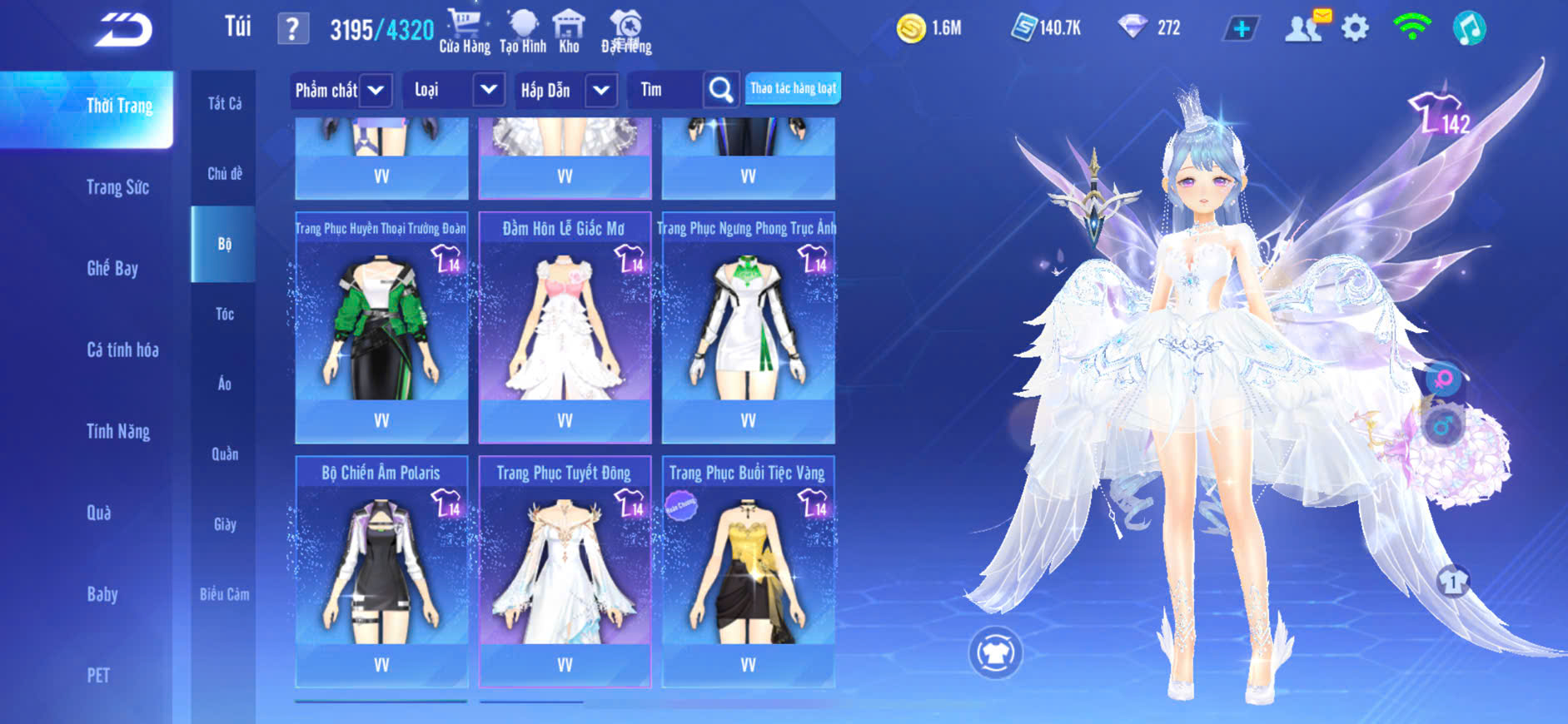Show Tất Cả items category

click(225, 103)
